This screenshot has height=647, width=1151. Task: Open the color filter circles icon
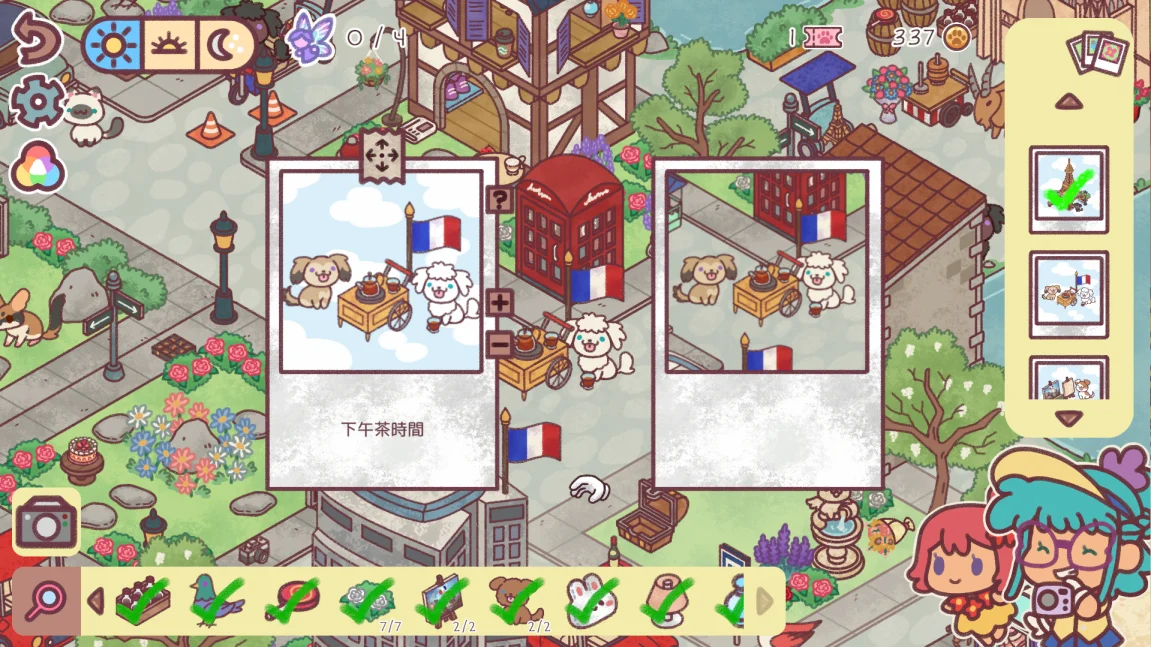[38, 169]
